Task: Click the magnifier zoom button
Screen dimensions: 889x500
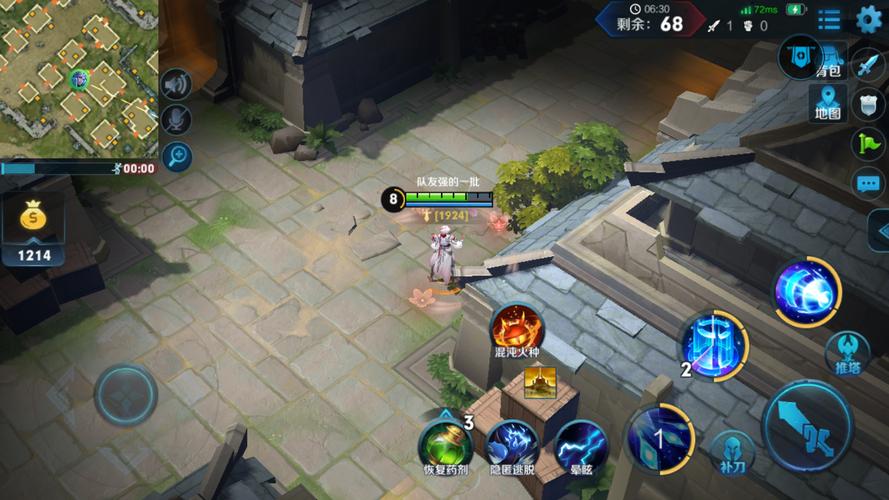Action: coord(176,156)
